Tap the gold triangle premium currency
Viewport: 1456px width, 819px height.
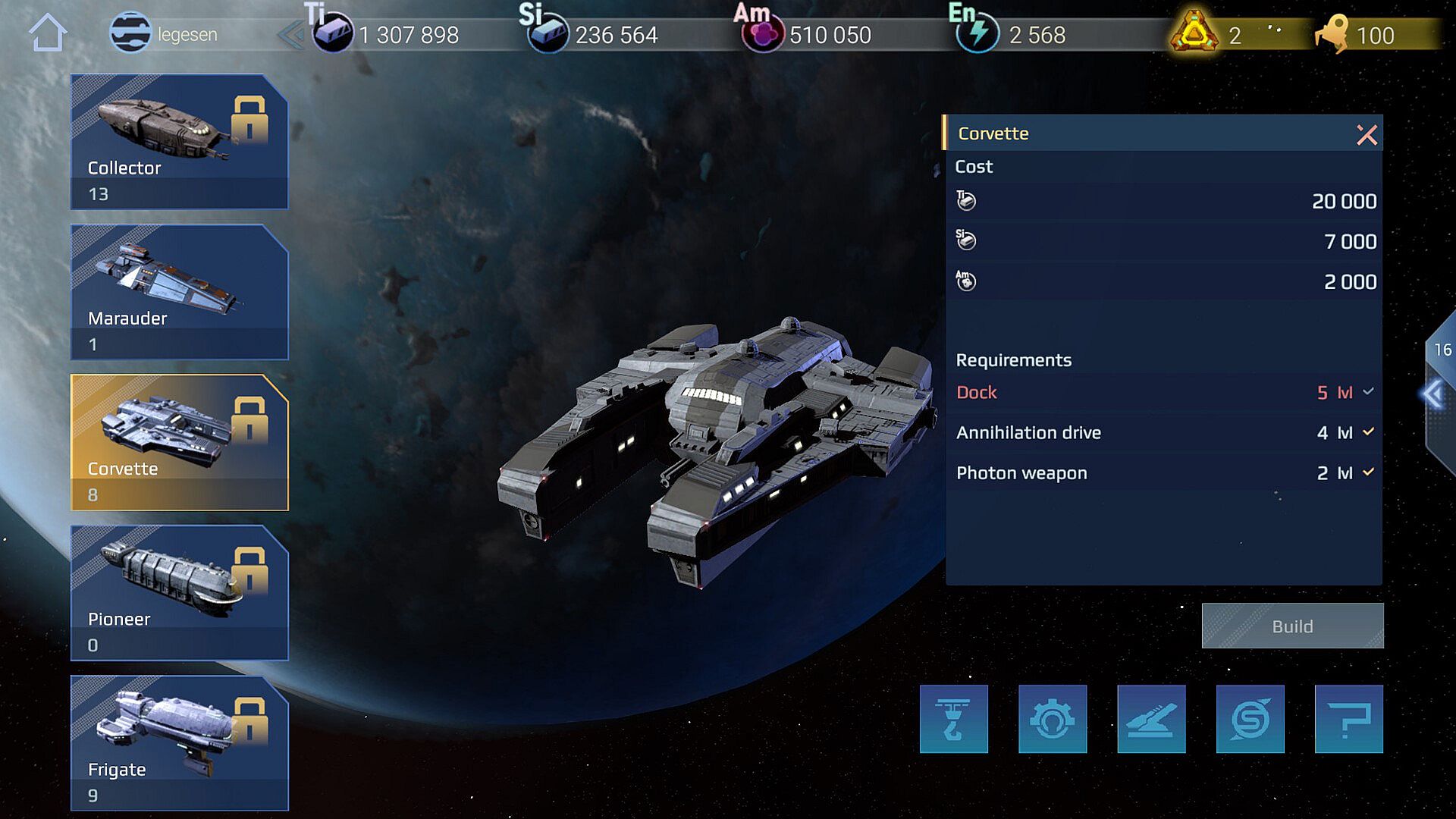tap(1194, 33)
